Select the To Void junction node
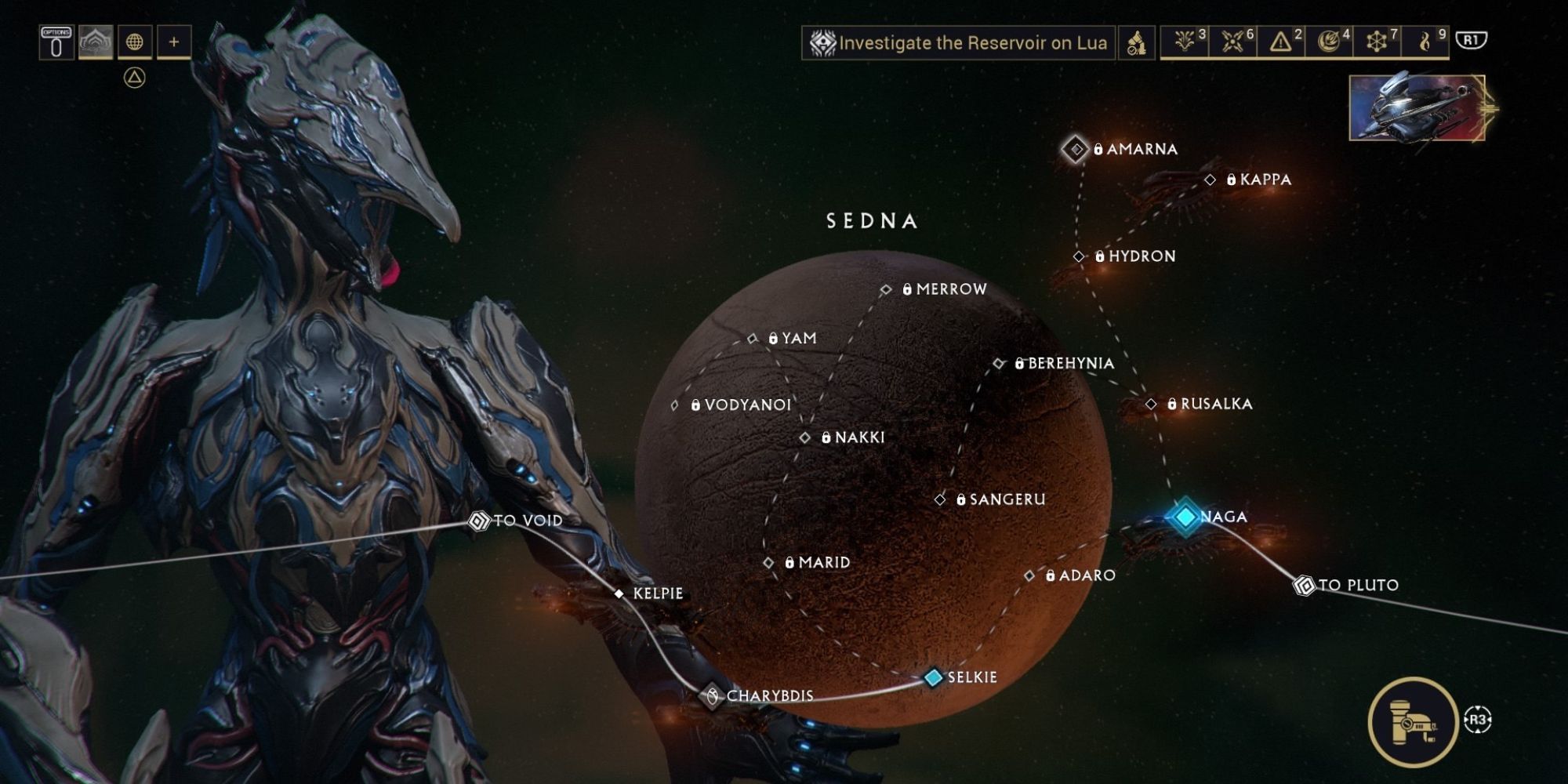1568x784 pixels. click(x=478, y=521)
